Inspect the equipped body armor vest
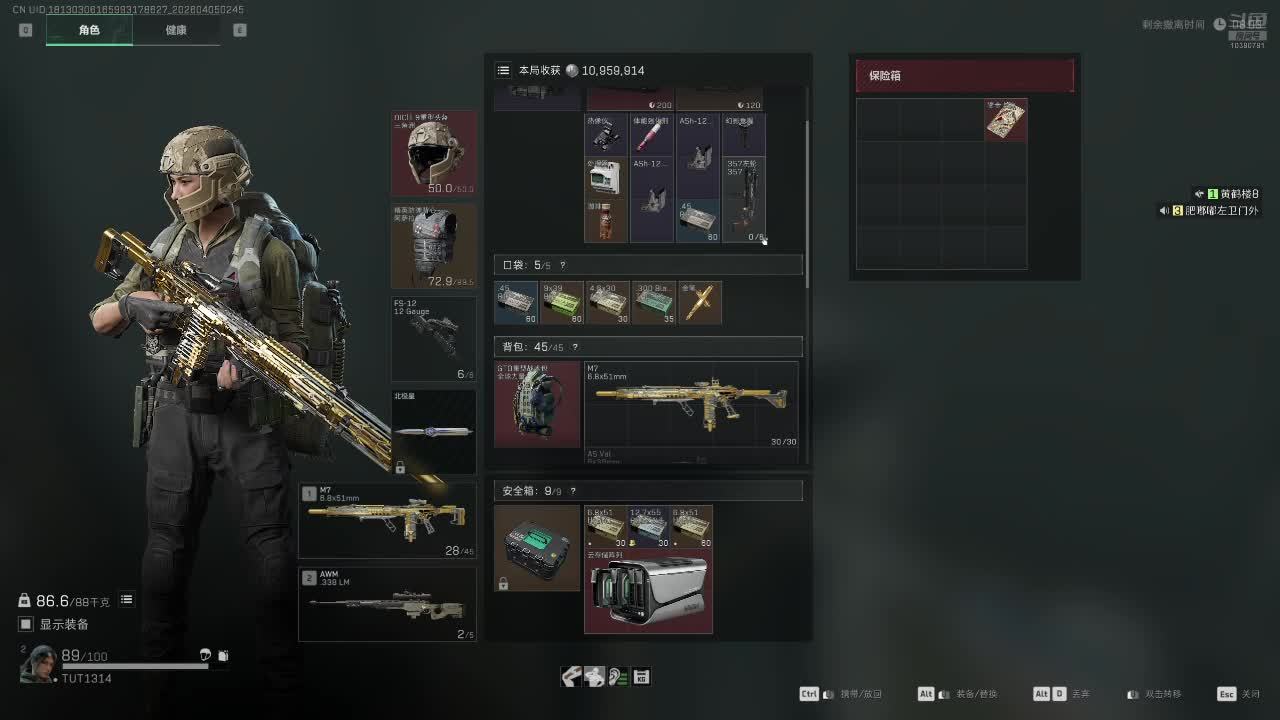The height and width of the screenshot is (720, 1280). coord(434,247)
